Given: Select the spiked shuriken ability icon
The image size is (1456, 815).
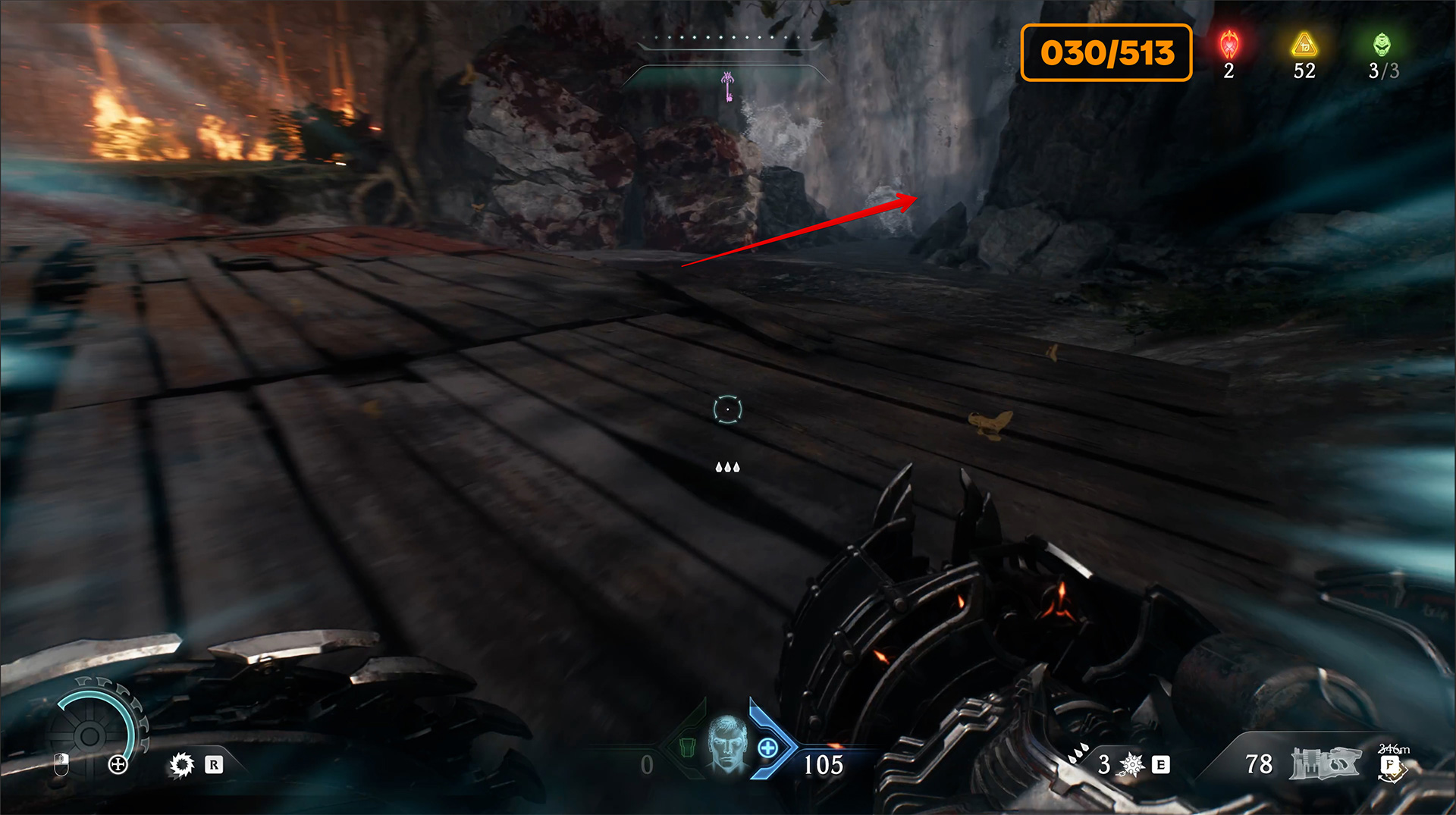Looking at the screenshot, I should pyautogui.click(x=1131, y=764).
